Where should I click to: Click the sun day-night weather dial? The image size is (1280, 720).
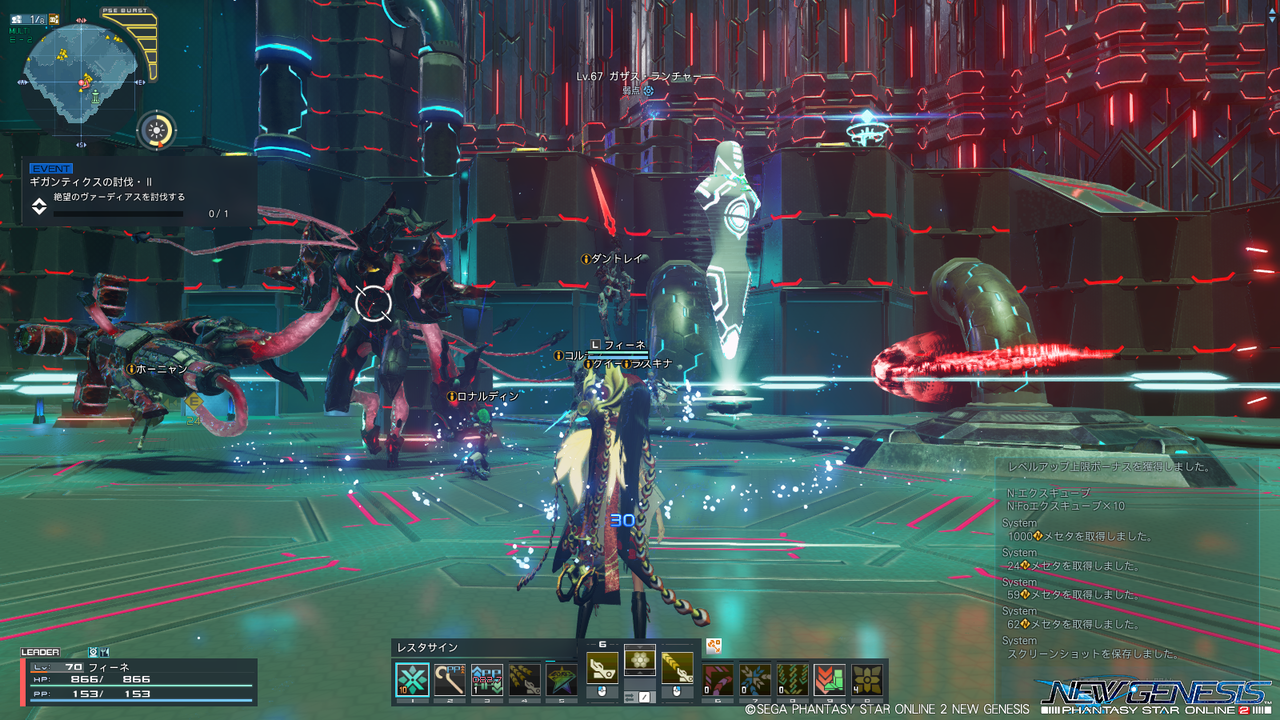[x=156, y=130]
